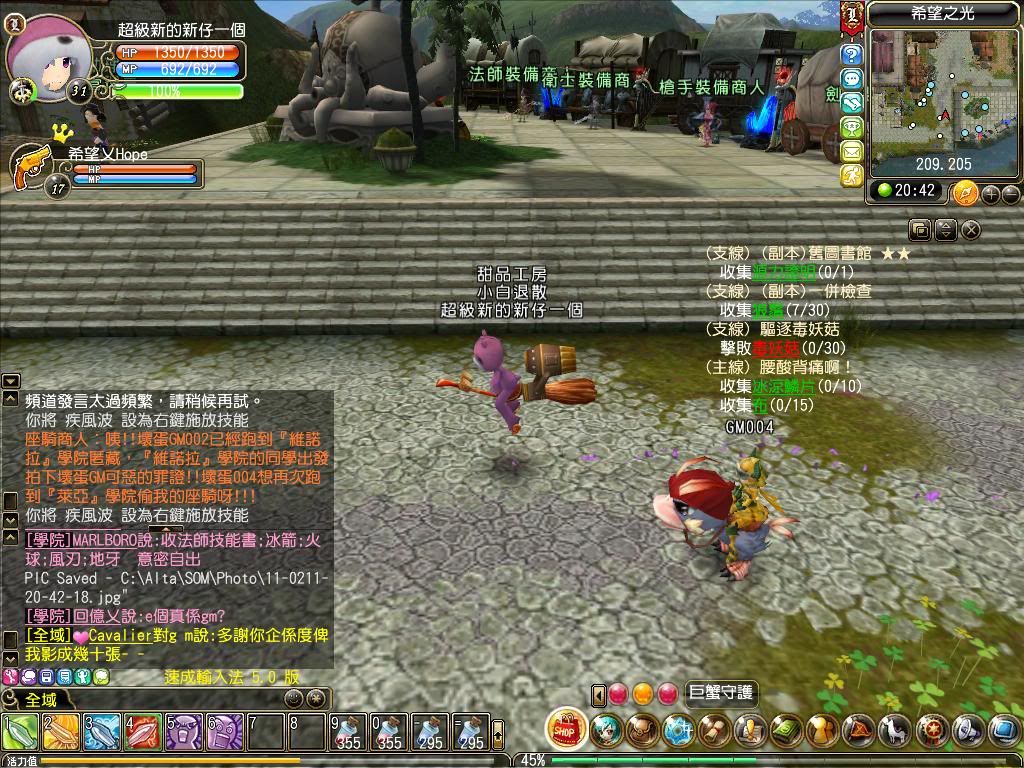
Task: Open the speech bubble chat icon
Action: pos(851,79)
